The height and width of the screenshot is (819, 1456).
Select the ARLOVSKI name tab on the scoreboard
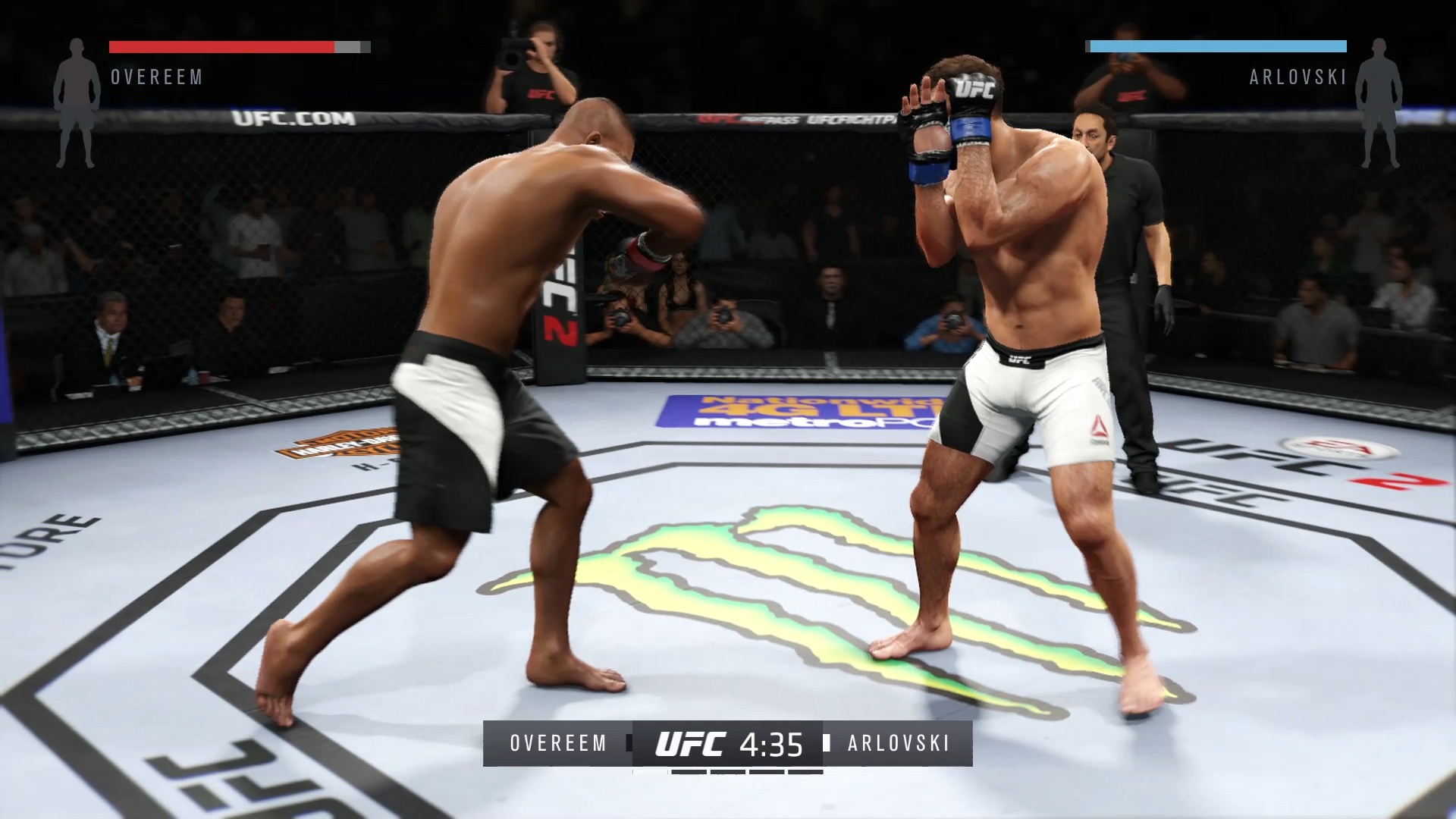click(899, 744)
